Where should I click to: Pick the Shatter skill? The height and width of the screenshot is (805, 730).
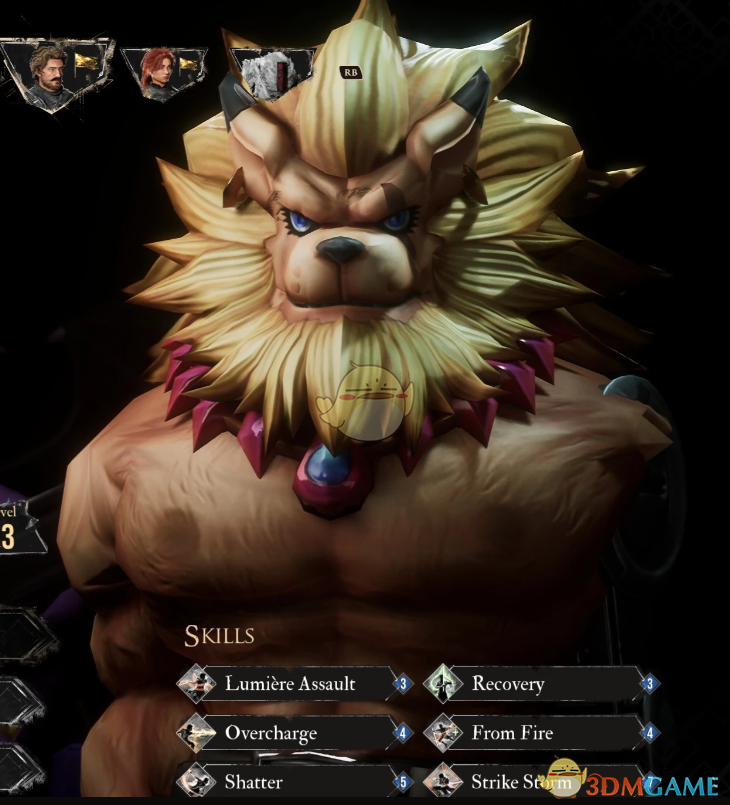pos(290,781)
